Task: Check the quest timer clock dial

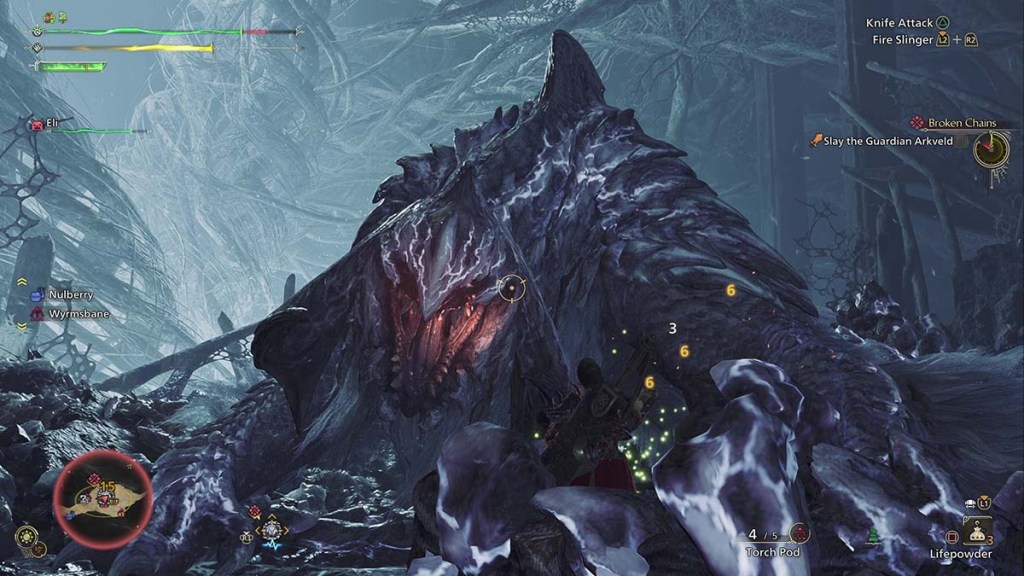Action: pos(992,150)
